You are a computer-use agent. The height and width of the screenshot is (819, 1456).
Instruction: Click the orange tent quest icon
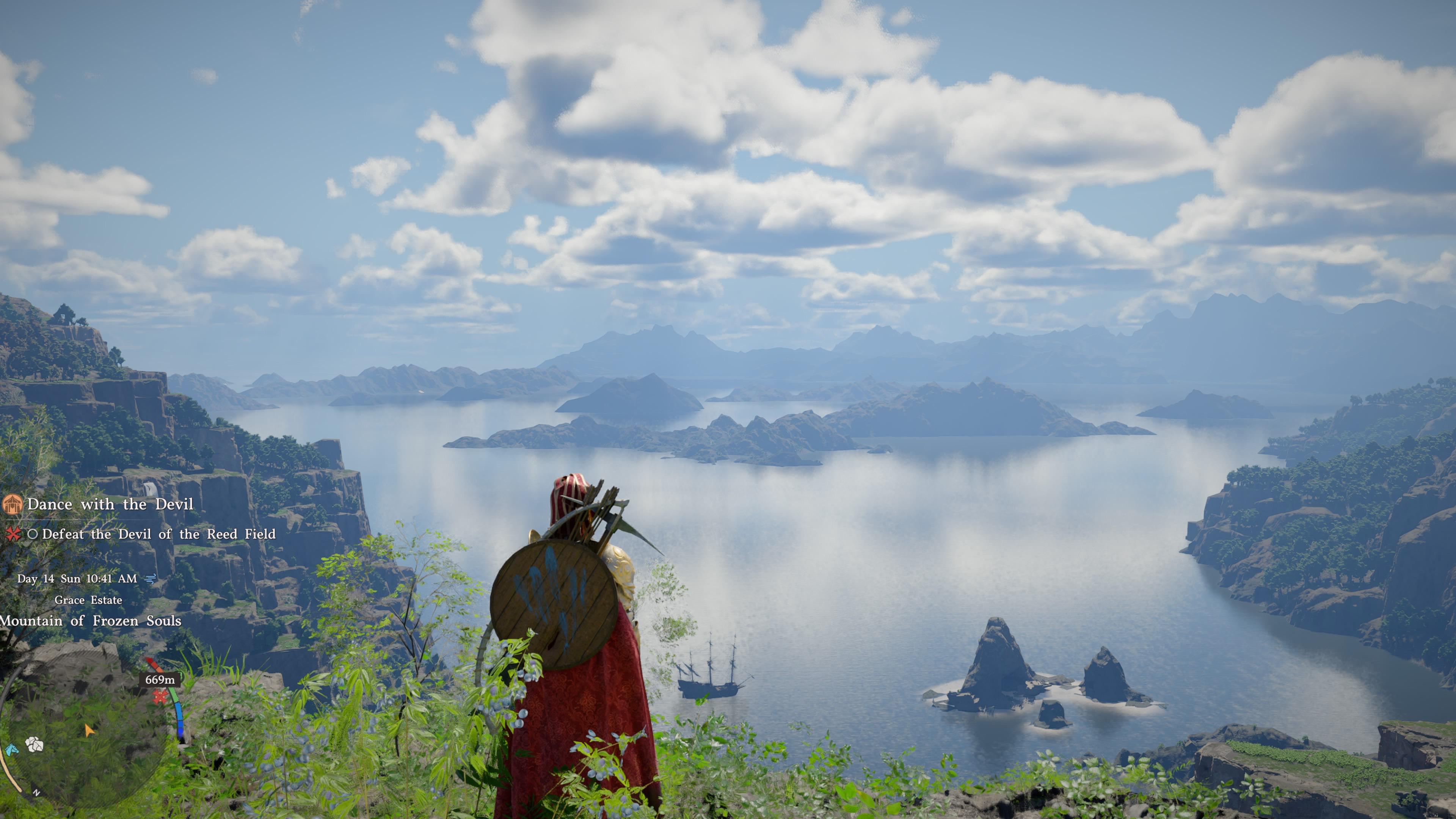pos(13,504)
